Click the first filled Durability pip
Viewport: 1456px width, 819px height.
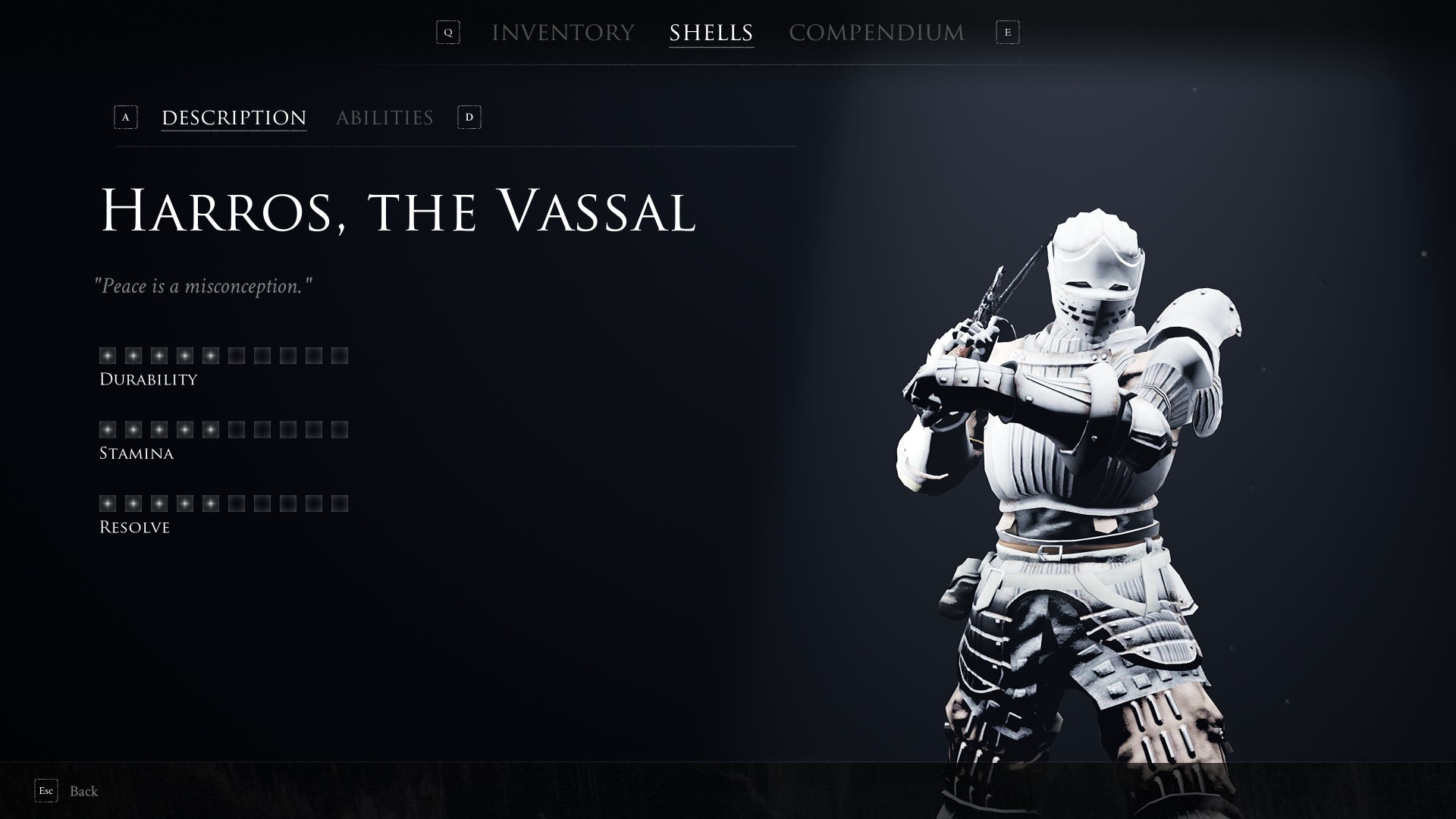point(108,354)
